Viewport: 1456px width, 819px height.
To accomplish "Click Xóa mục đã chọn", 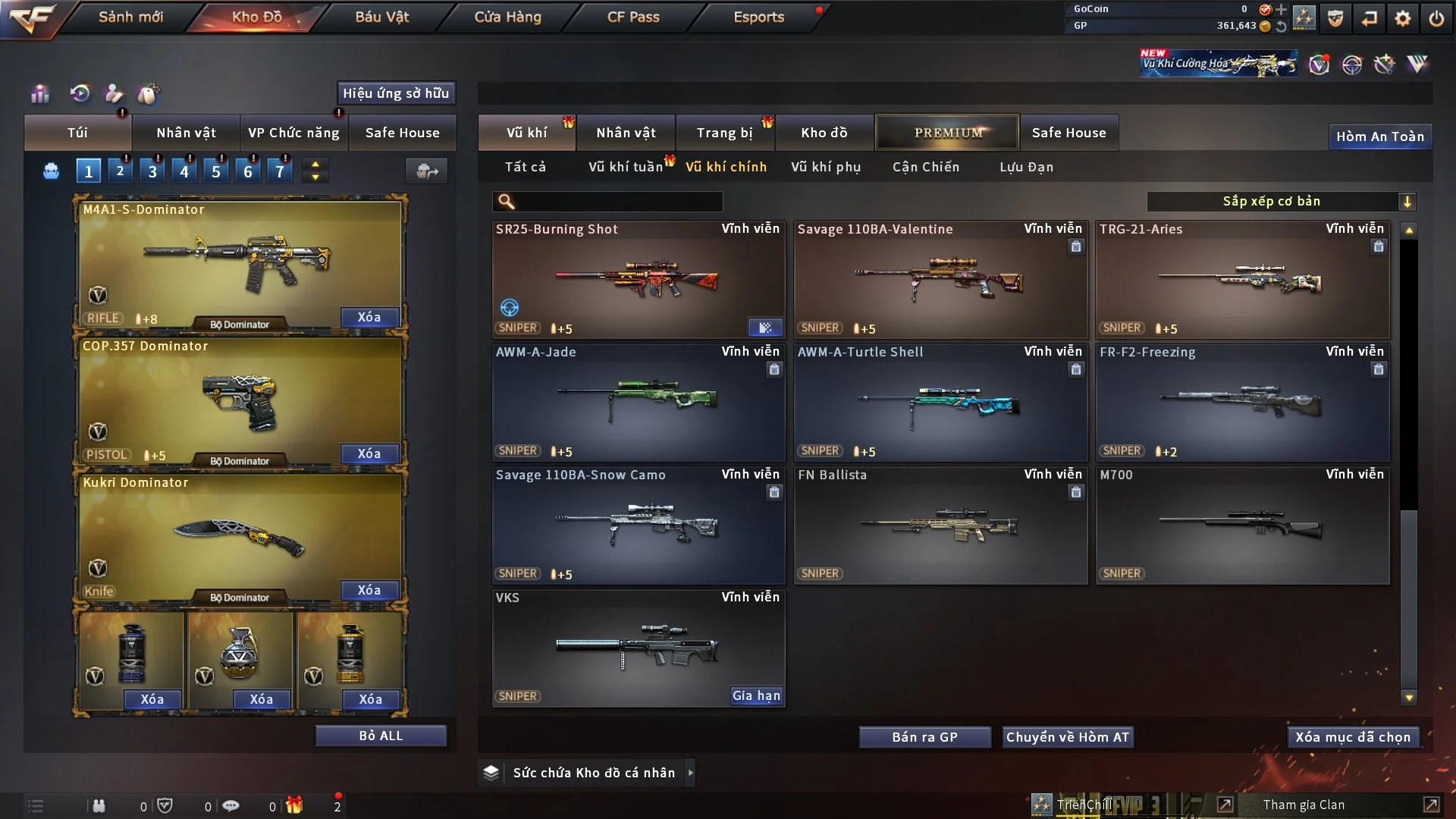I will [1352, 737].
